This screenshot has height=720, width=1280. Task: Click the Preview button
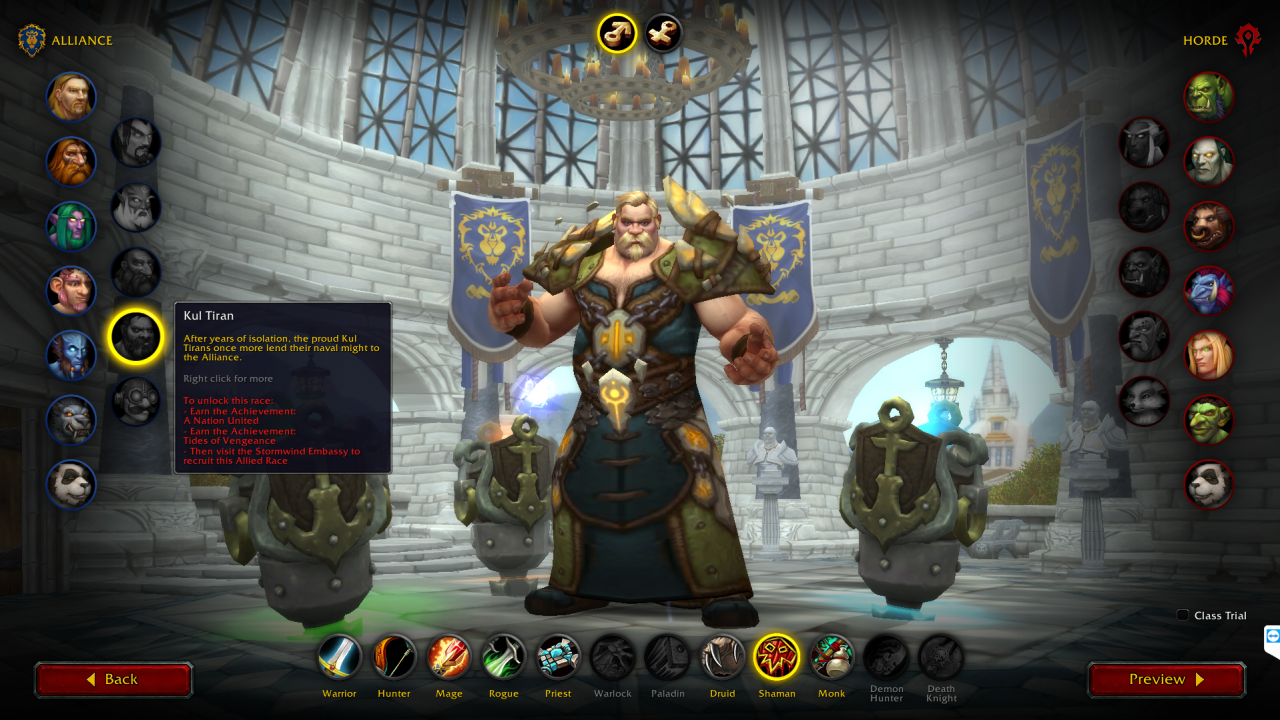pyautogui.click(x=1166, y=679)
